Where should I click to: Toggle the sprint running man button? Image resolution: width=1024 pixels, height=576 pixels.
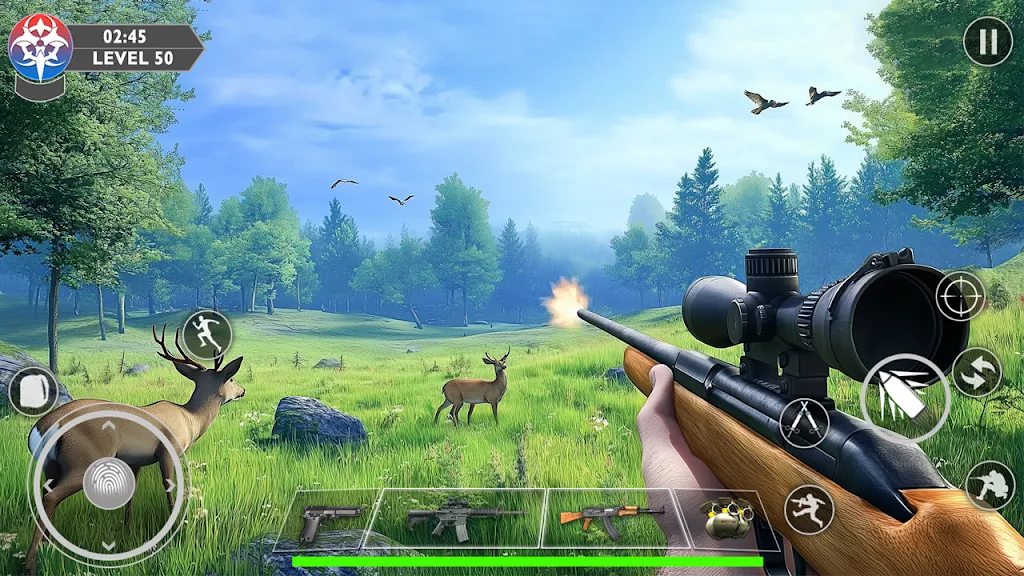click(x=207, y=335)
